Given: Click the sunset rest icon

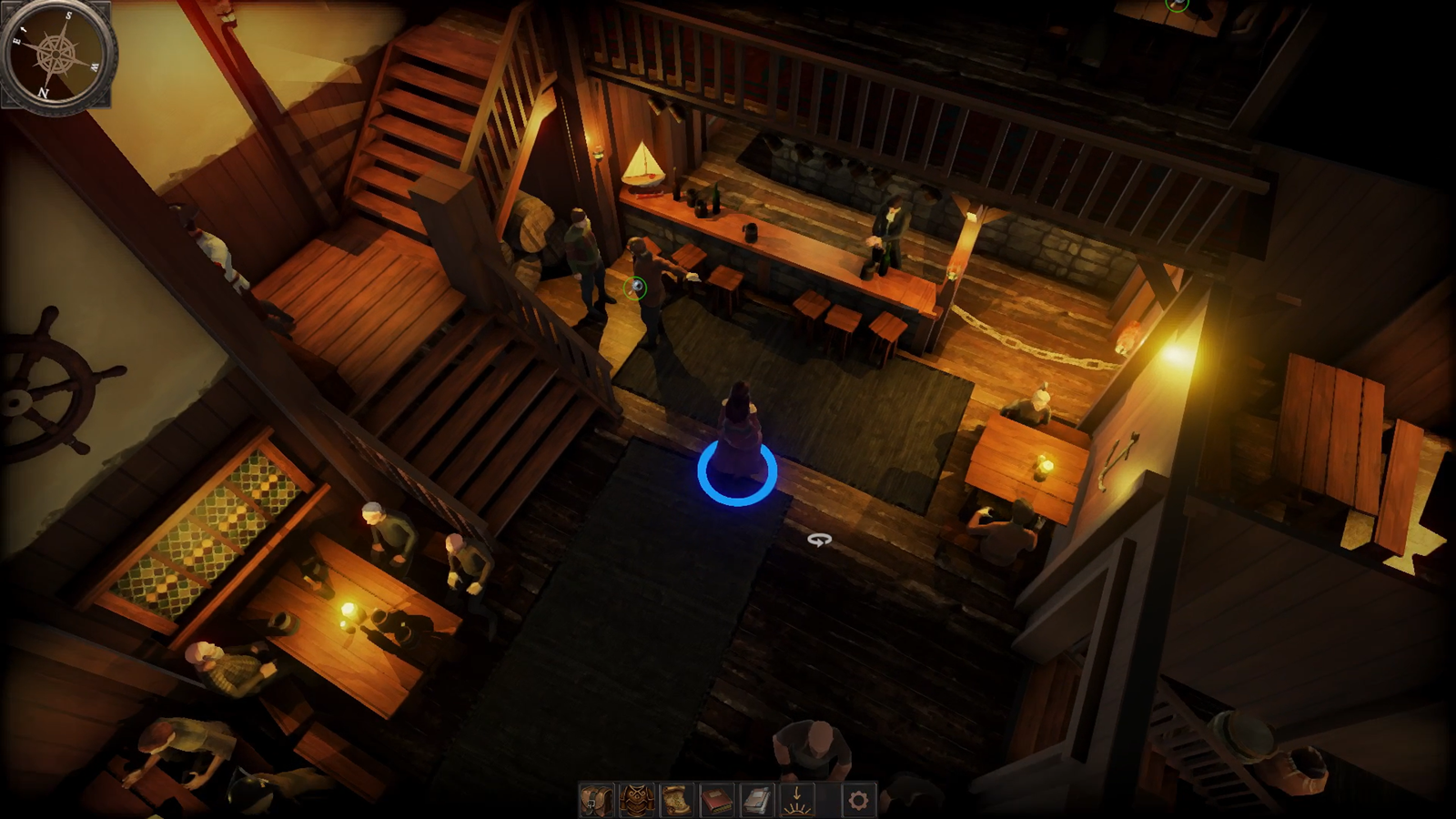Looking at the screenshot, I should click(796, 800).
